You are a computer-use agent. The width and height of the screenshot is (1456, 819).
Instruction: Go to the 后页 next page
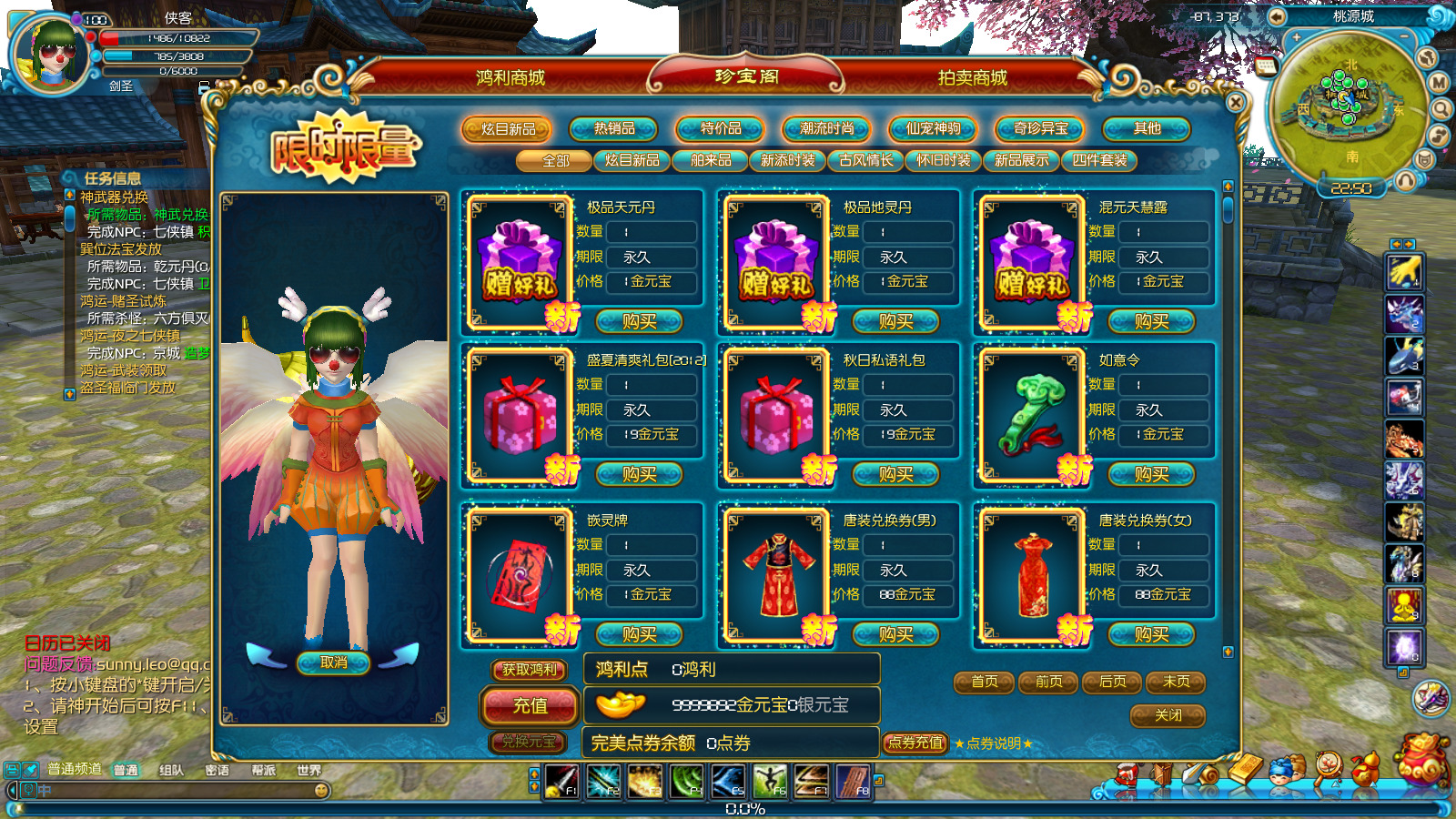(1112, 682)
